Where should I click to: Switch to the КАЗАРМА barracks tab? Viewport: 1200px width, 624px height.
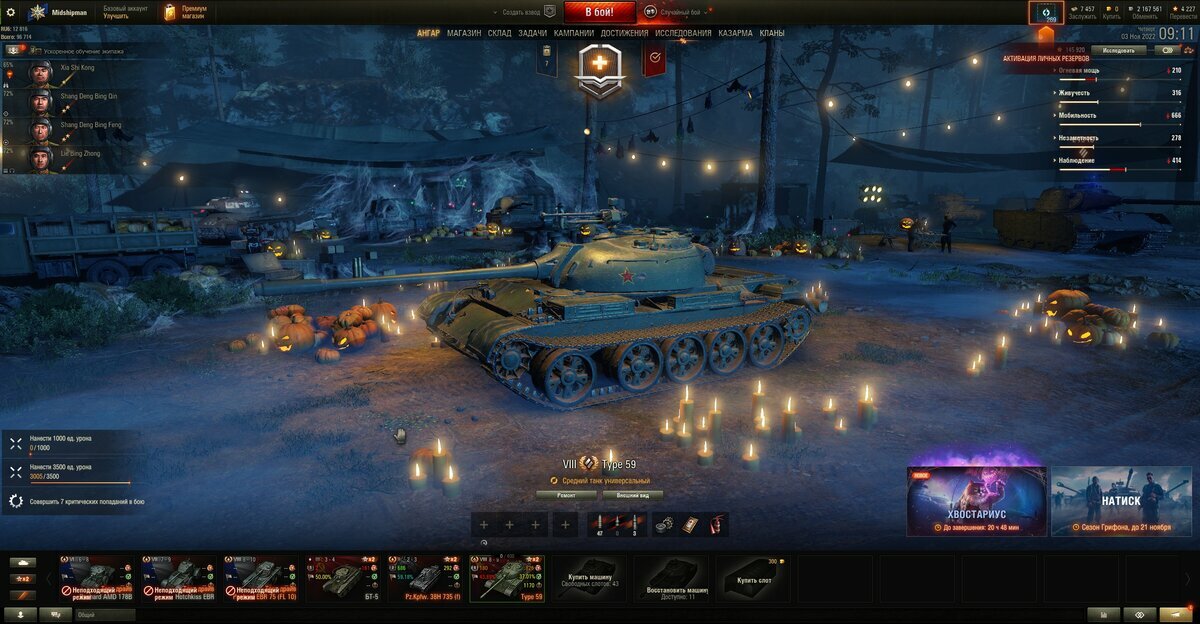(x=736, y=33)
